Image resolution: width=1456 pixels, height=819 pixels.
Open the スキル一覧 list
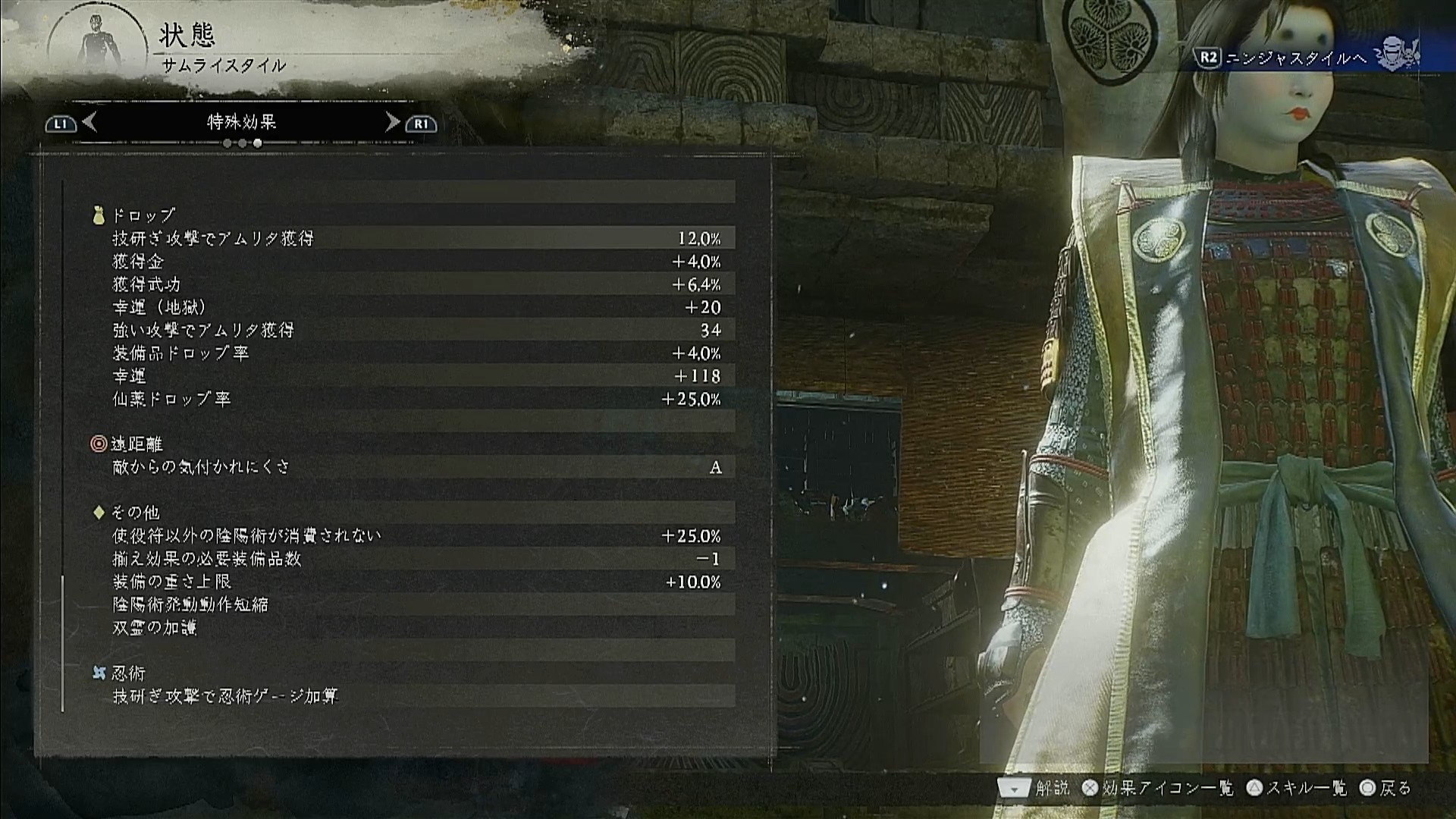1298,789
